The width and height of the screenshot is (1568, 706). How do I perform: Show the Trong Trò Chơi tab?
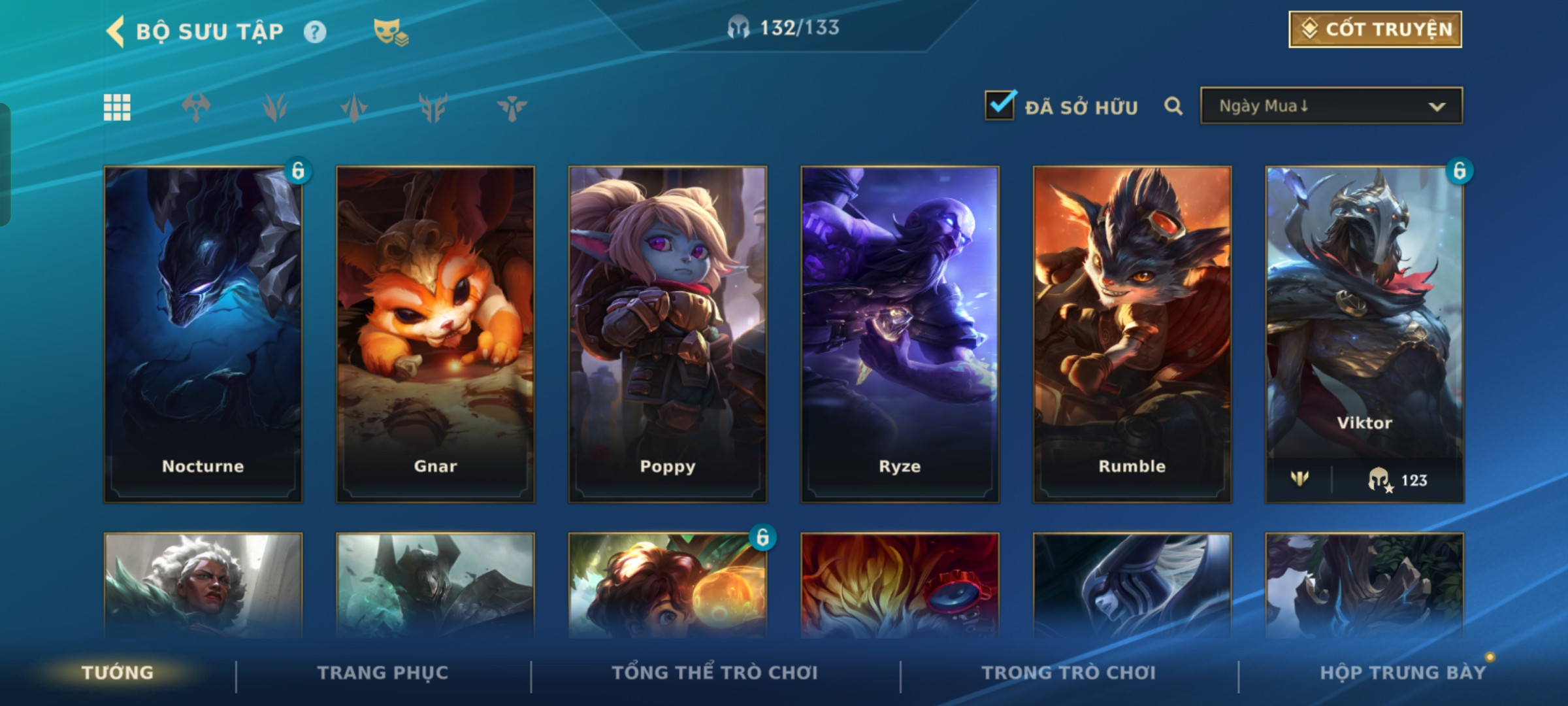(x=1068, y=673)
